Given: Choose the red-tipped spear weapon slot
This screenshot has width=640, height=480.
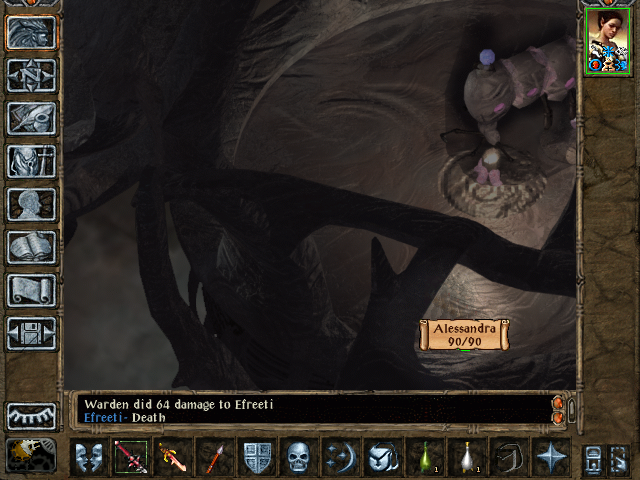Looking at the screenshot, I should pos(214,457).
